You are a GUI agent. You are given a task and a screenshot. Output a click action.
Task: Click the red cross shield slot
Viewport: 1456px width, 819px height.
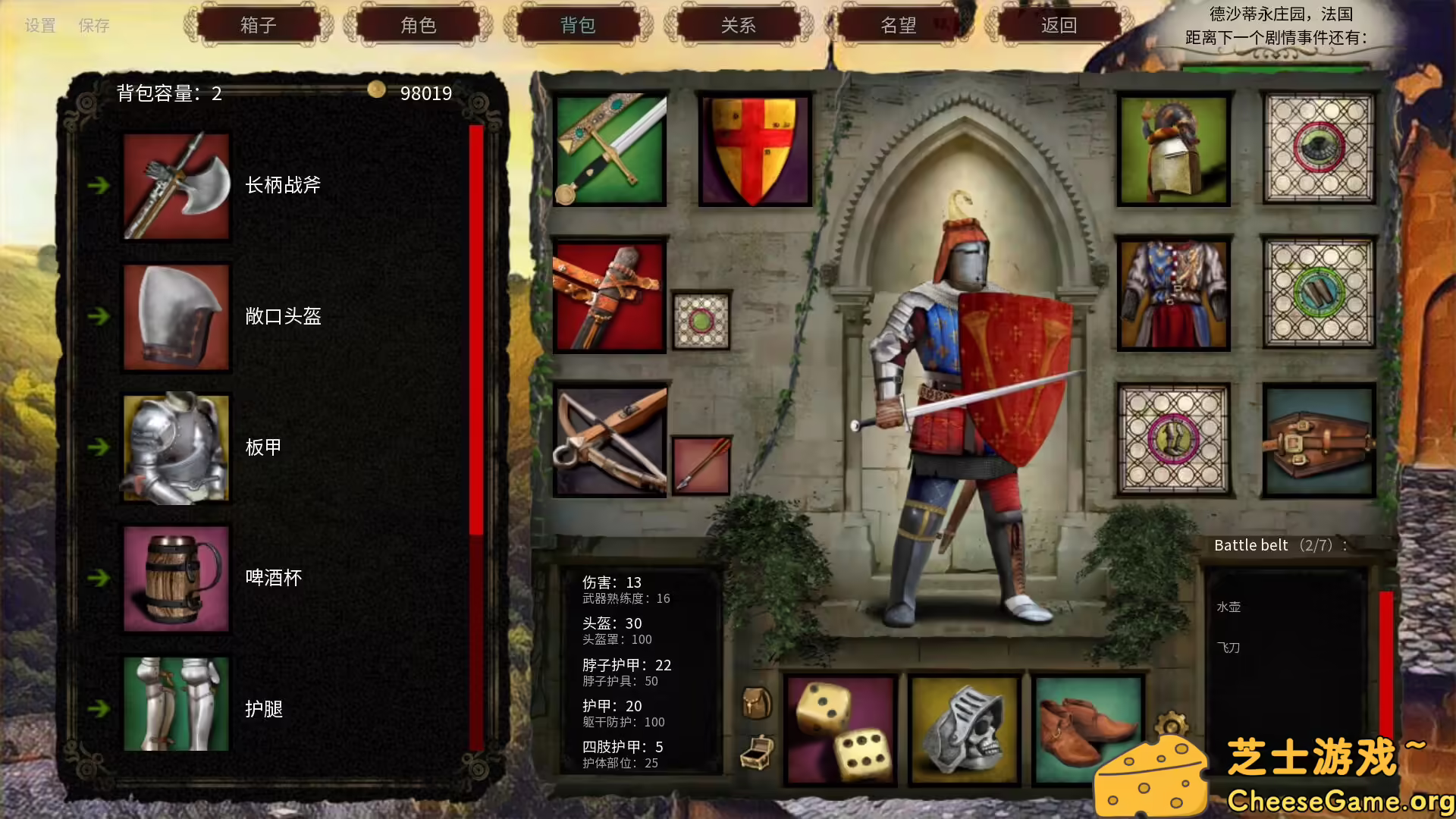pyautogui.click(x=753, y=149)
